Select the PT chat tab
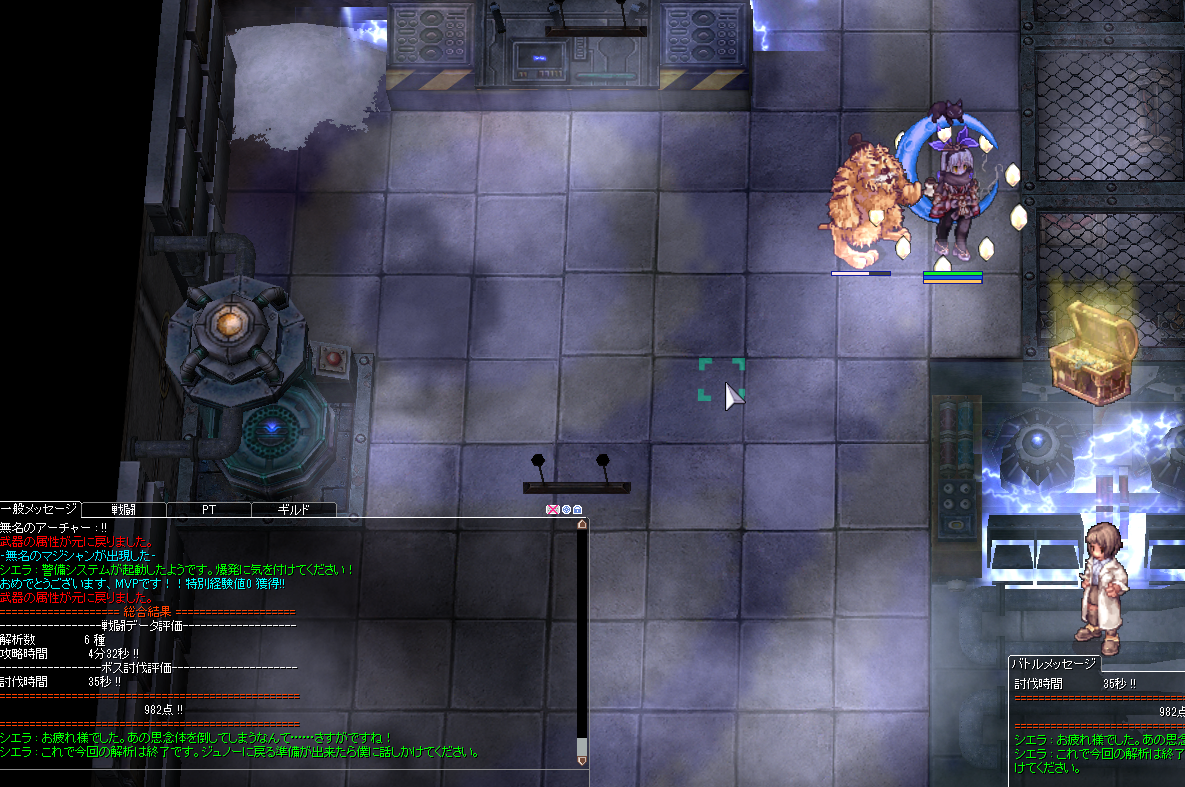The image size is (1185, 787). [x=208, y=509]
